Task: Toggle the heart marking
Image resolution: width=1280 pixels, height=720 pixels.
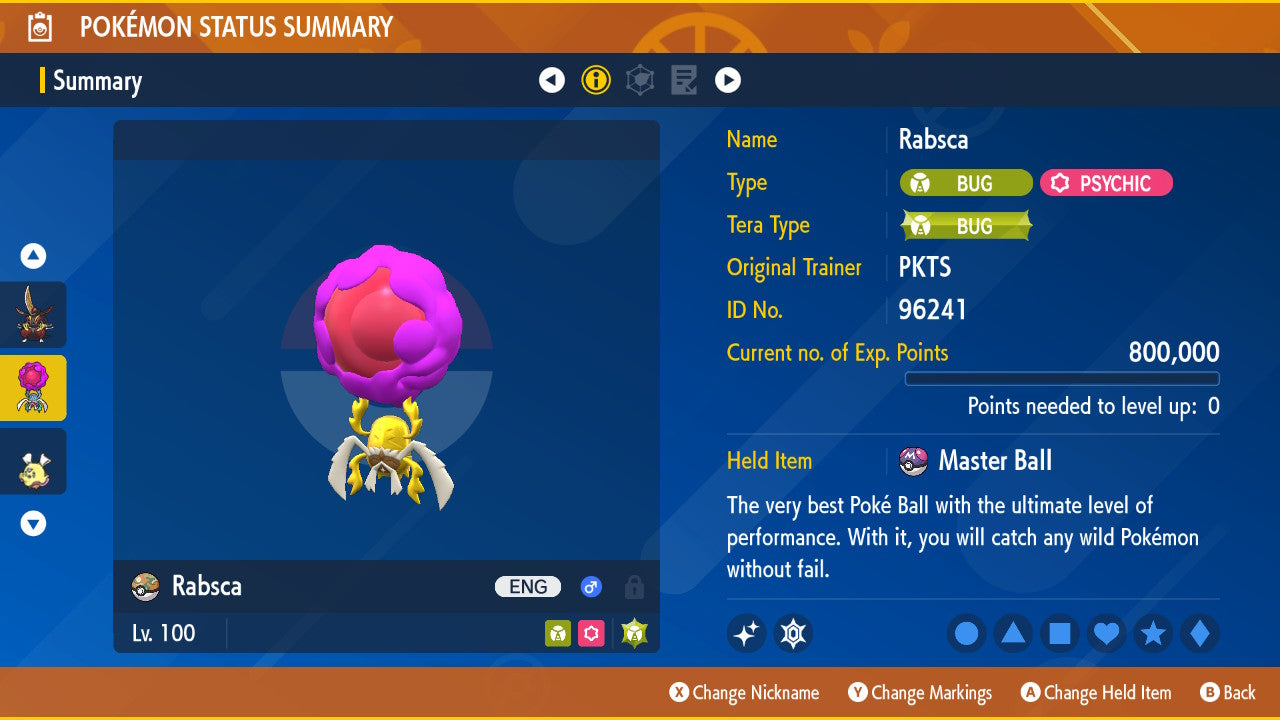Action: click(1106, 633)
